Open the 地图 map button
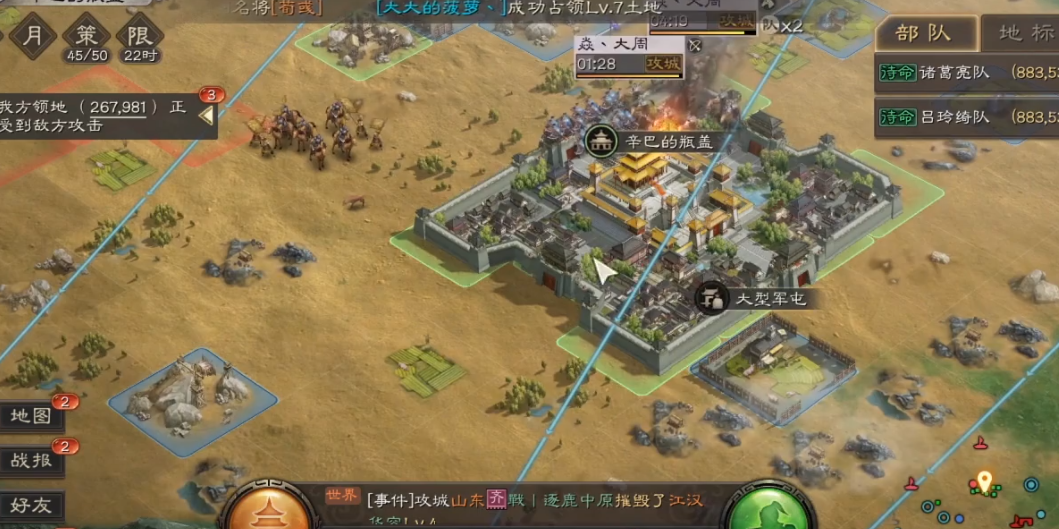This screenshot has width=1059, height=529. pos(32,416)
